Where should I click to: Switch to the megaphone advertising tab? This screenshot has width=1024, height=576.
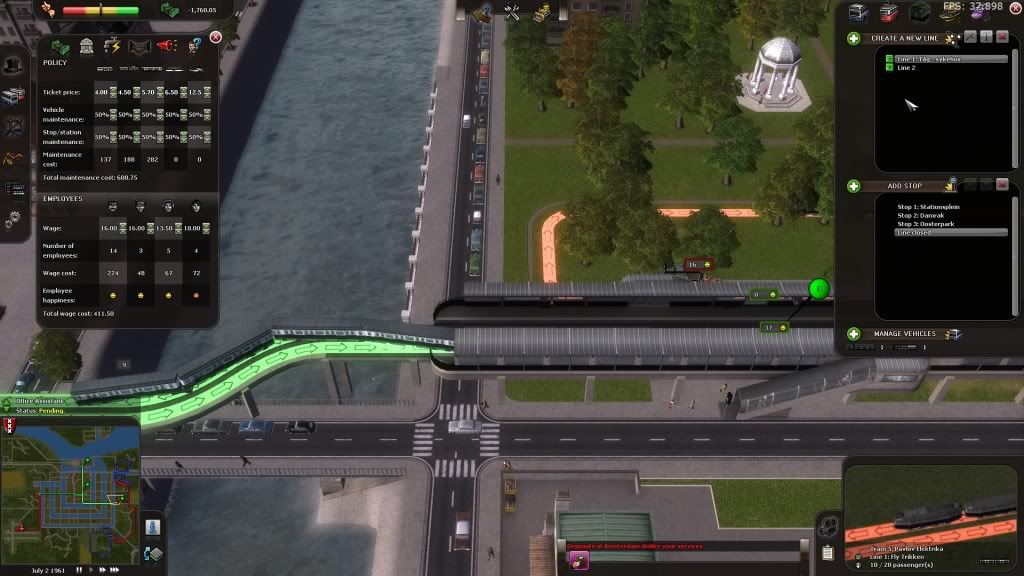(x=166, y=46)
